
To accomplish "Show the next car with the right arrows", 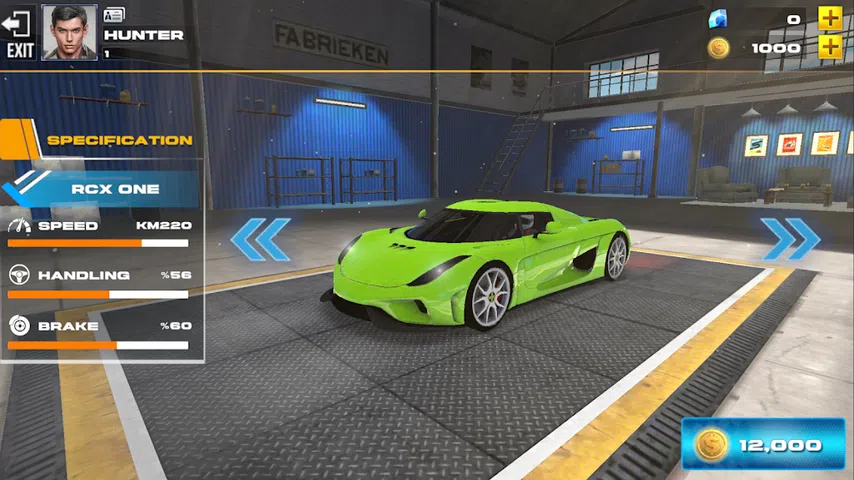I will (791, 239).
